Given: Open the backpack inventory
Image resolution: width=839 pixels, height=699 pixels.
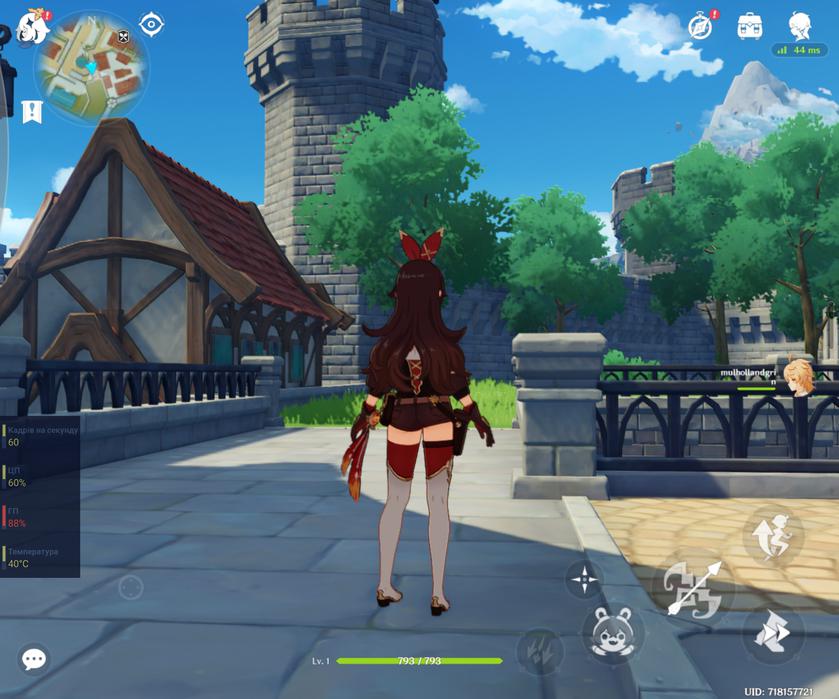Looking at the screenshot, I should [750, 27].
